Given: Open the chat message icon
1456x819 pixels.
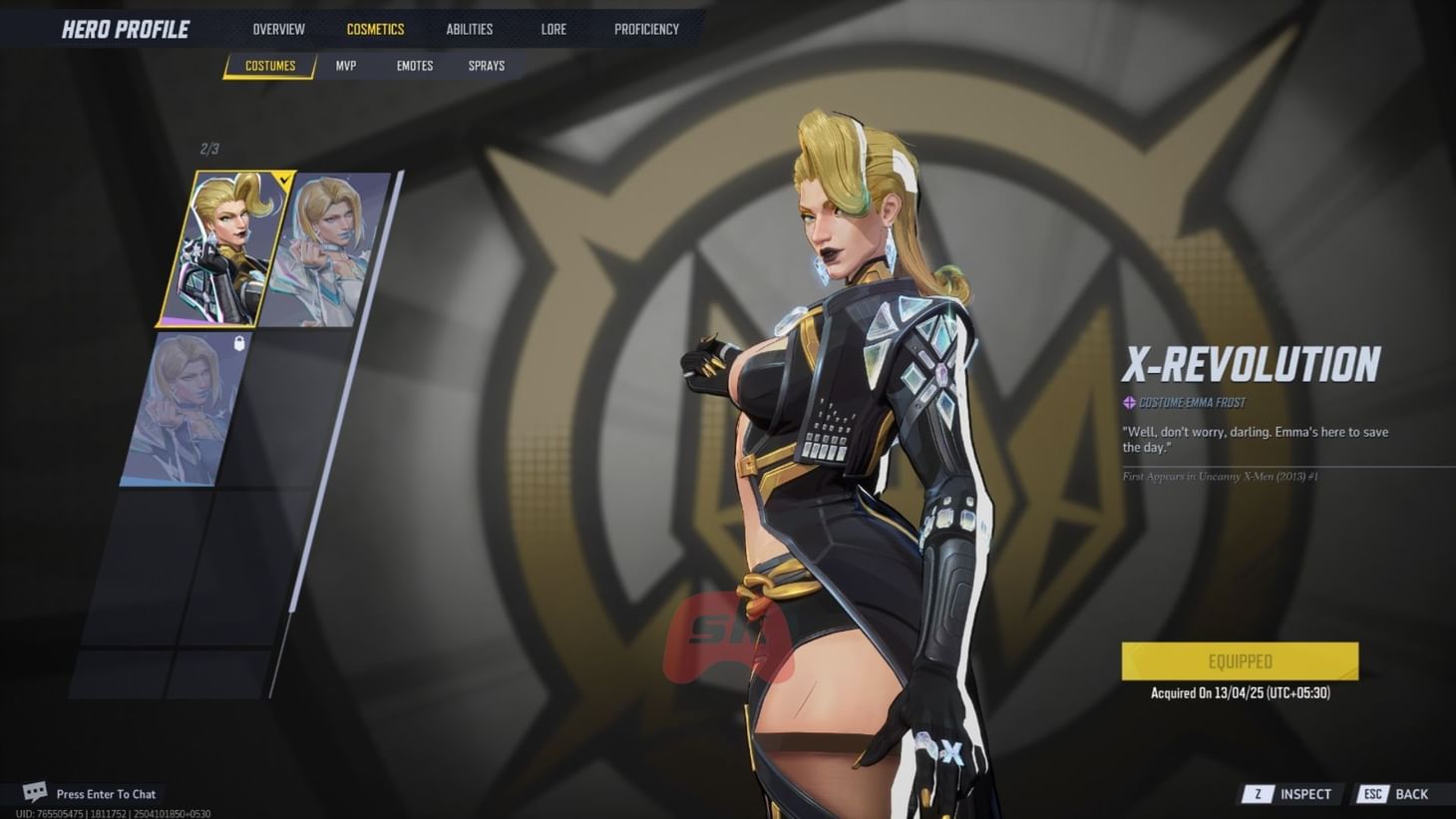Looking at the screenshot, I should 33,792.
